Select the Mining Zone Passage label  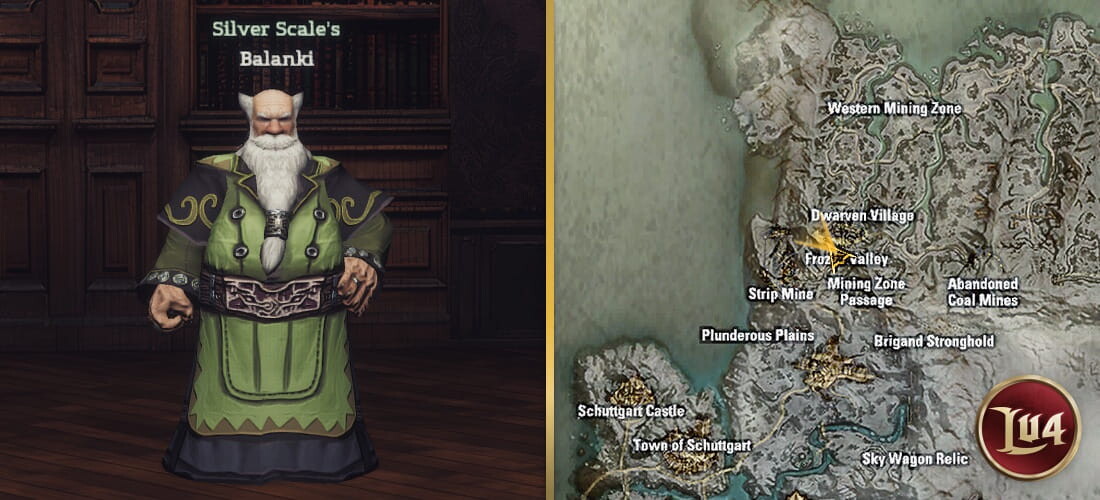[866, 291]
